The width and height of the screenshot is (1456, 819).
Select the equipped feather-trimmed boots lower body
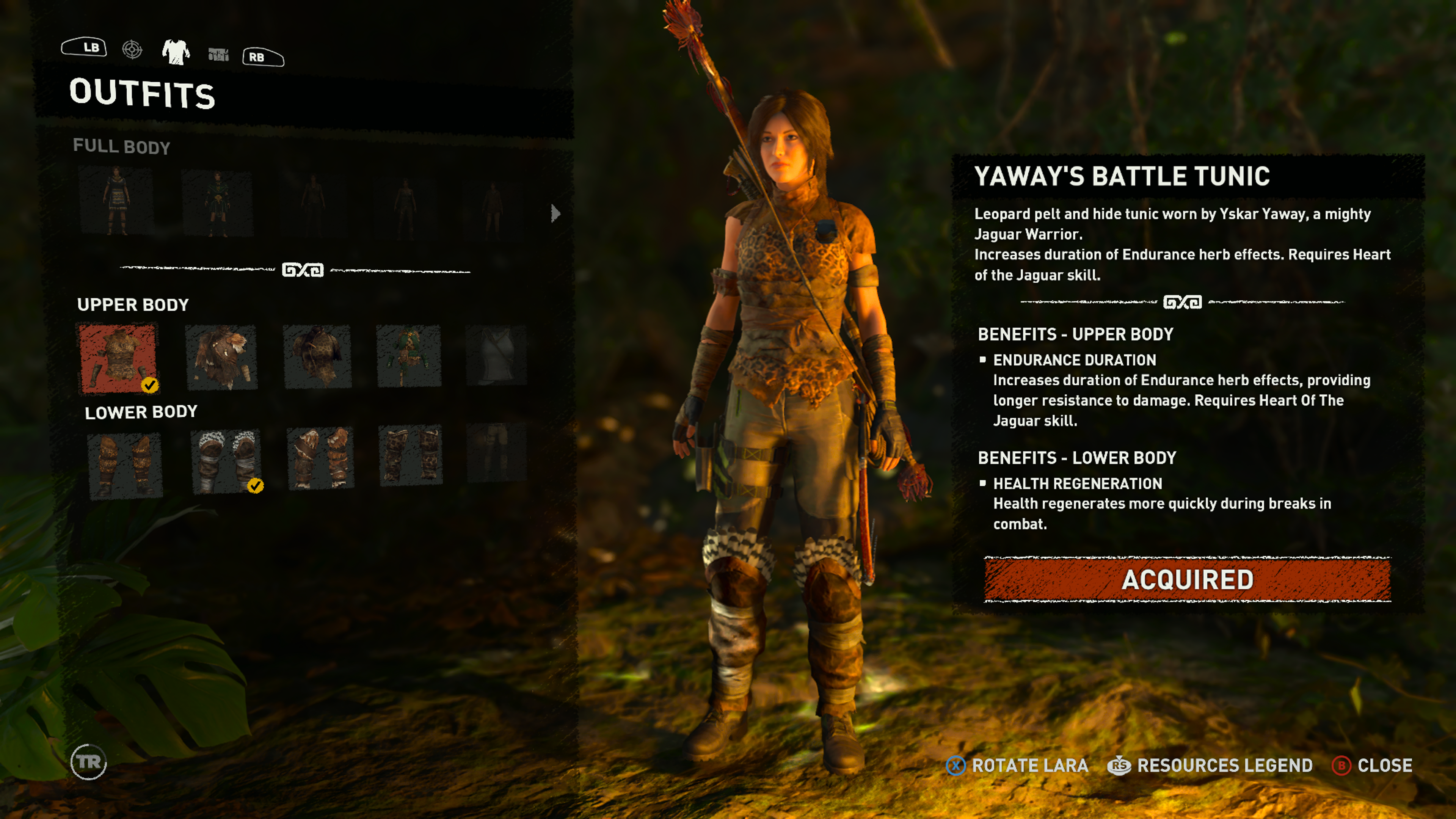point(226,462)
